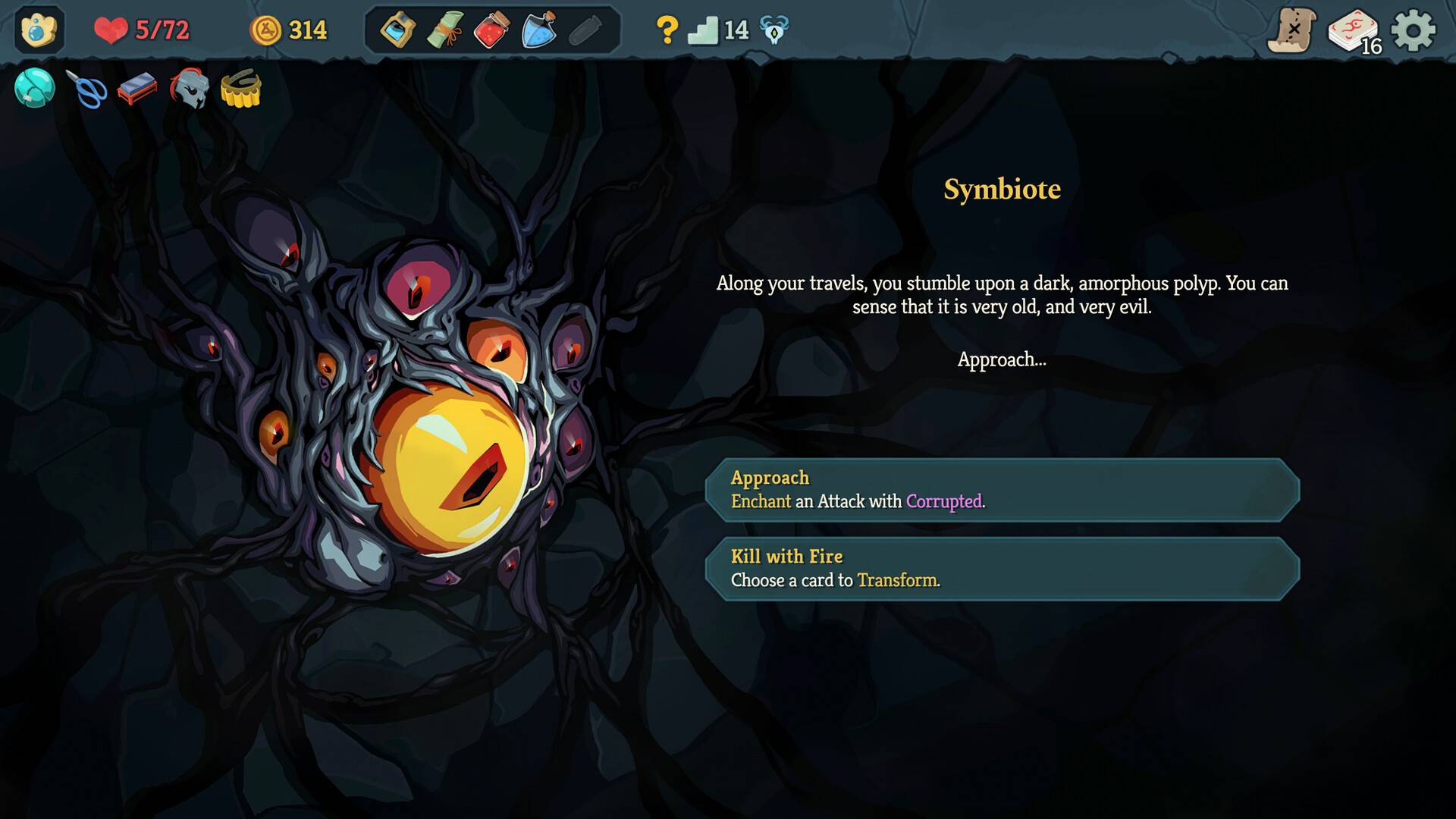Choose the Approach option to Enchant an Attack
This screenshot has width=1456, height=819.
pos(1004,490)
